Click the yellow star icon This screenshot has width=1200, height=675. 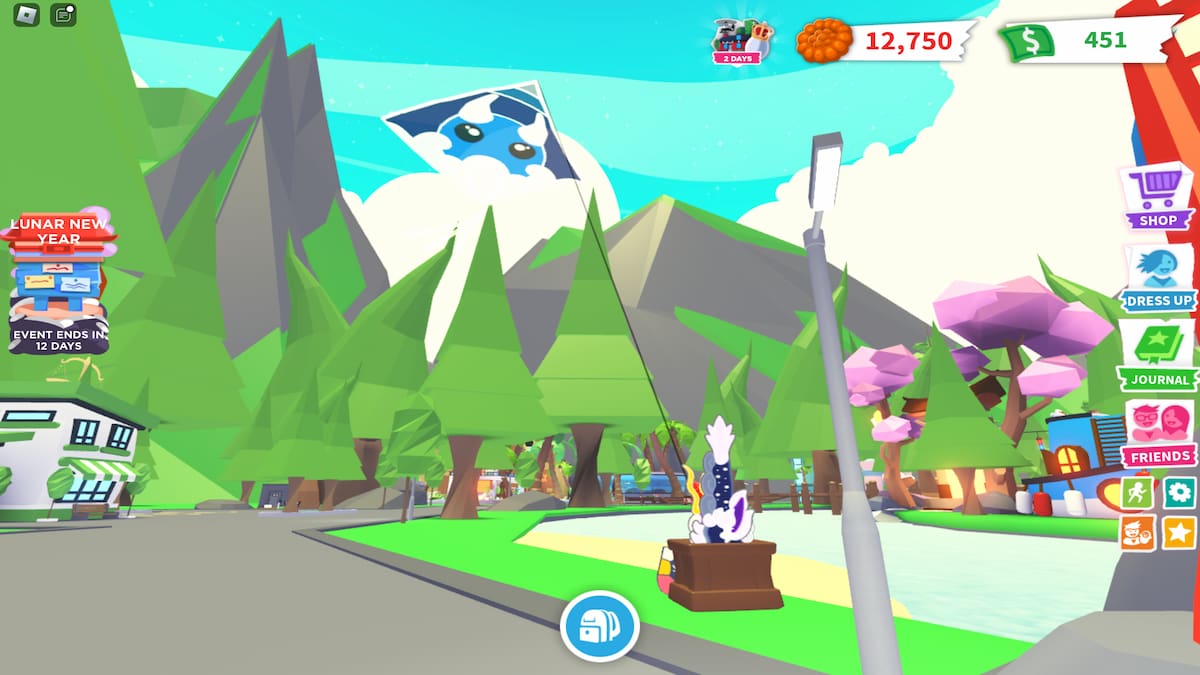click(x=1179, y=531)
